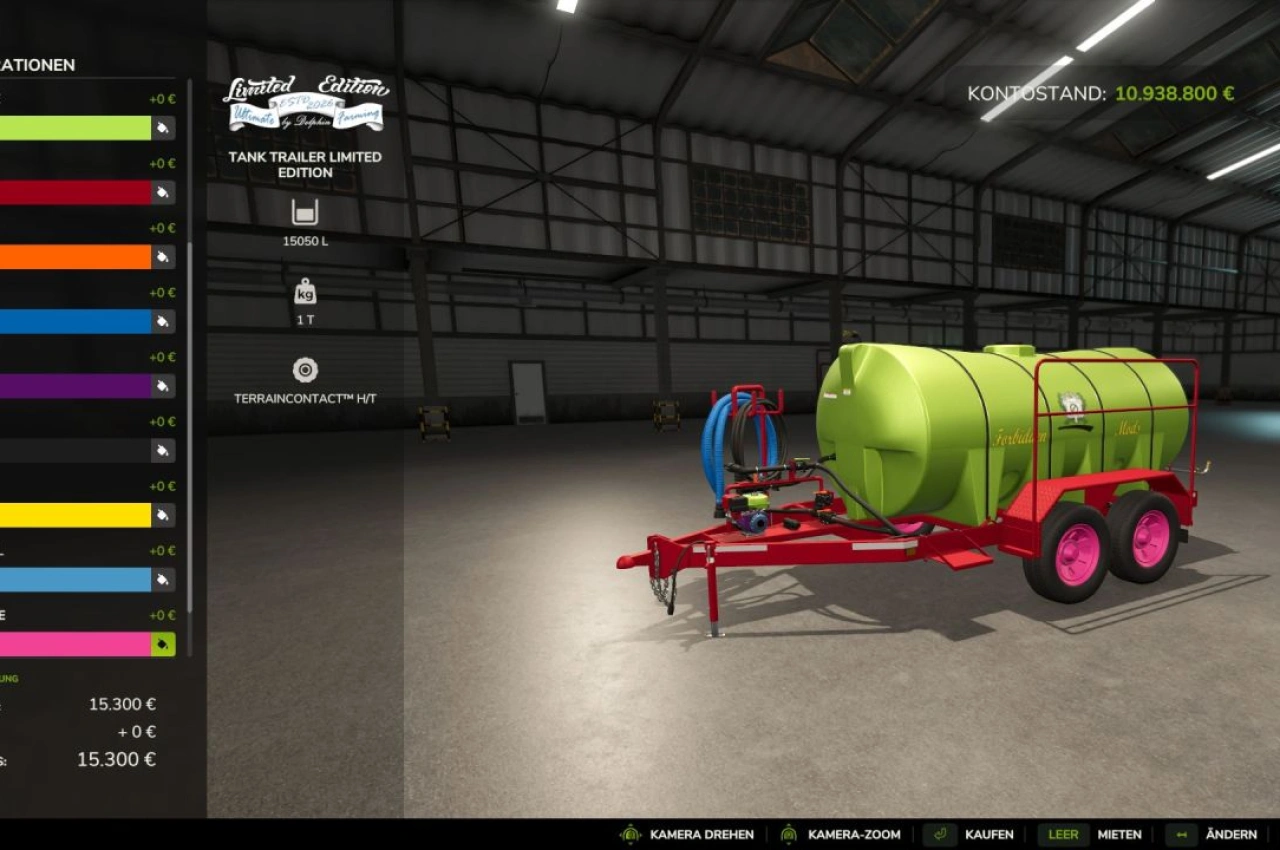Screen dimensions: 1280x850
Task: Open the paint bucket picker for the lime color
Action: [161, 128]
